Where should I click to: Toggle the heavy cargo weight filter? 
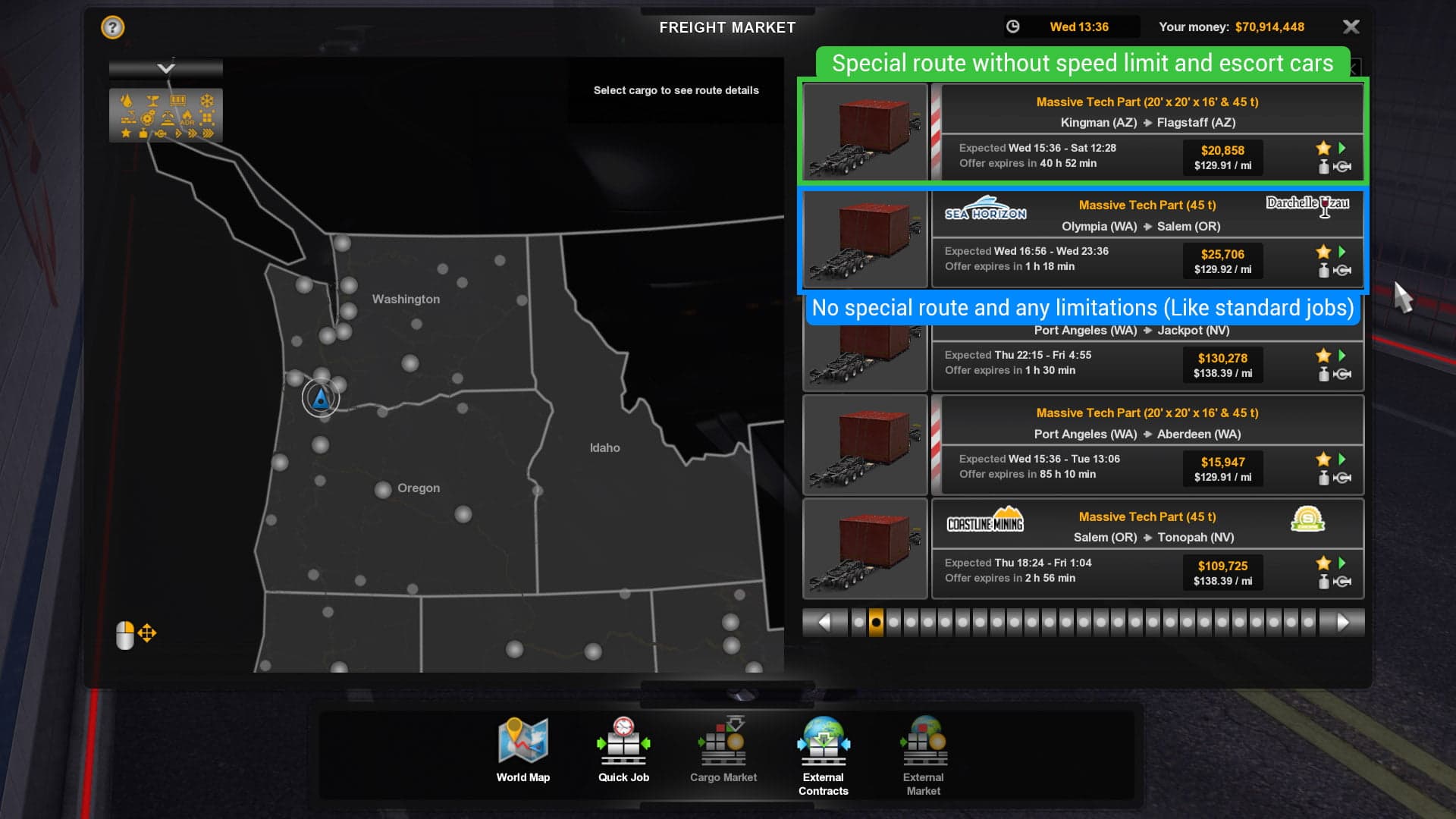click(x=143, y=134)
